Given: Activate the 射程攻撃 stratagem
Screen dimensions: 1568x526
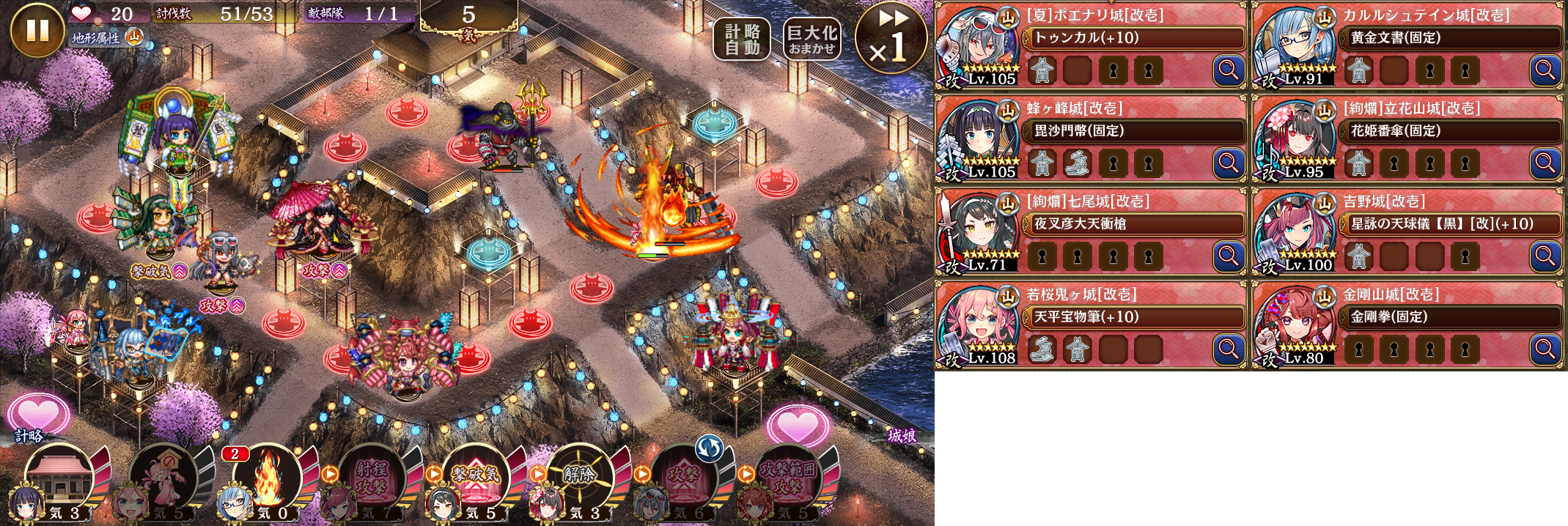Looking at the screenshot, I should coord(372,478).
